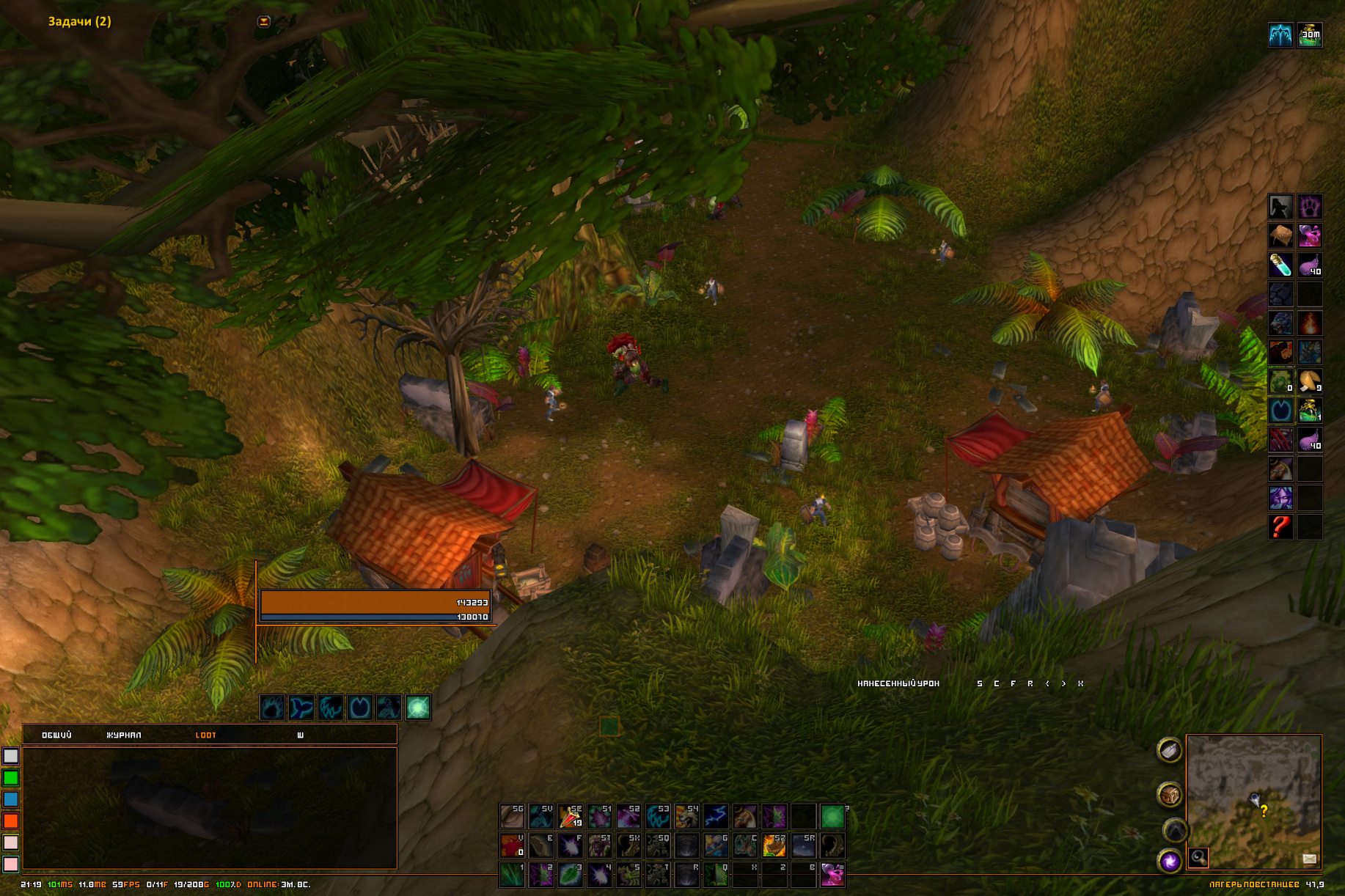
Task: Expand the Задачи quest tracker header
Action: pos(79,21)
